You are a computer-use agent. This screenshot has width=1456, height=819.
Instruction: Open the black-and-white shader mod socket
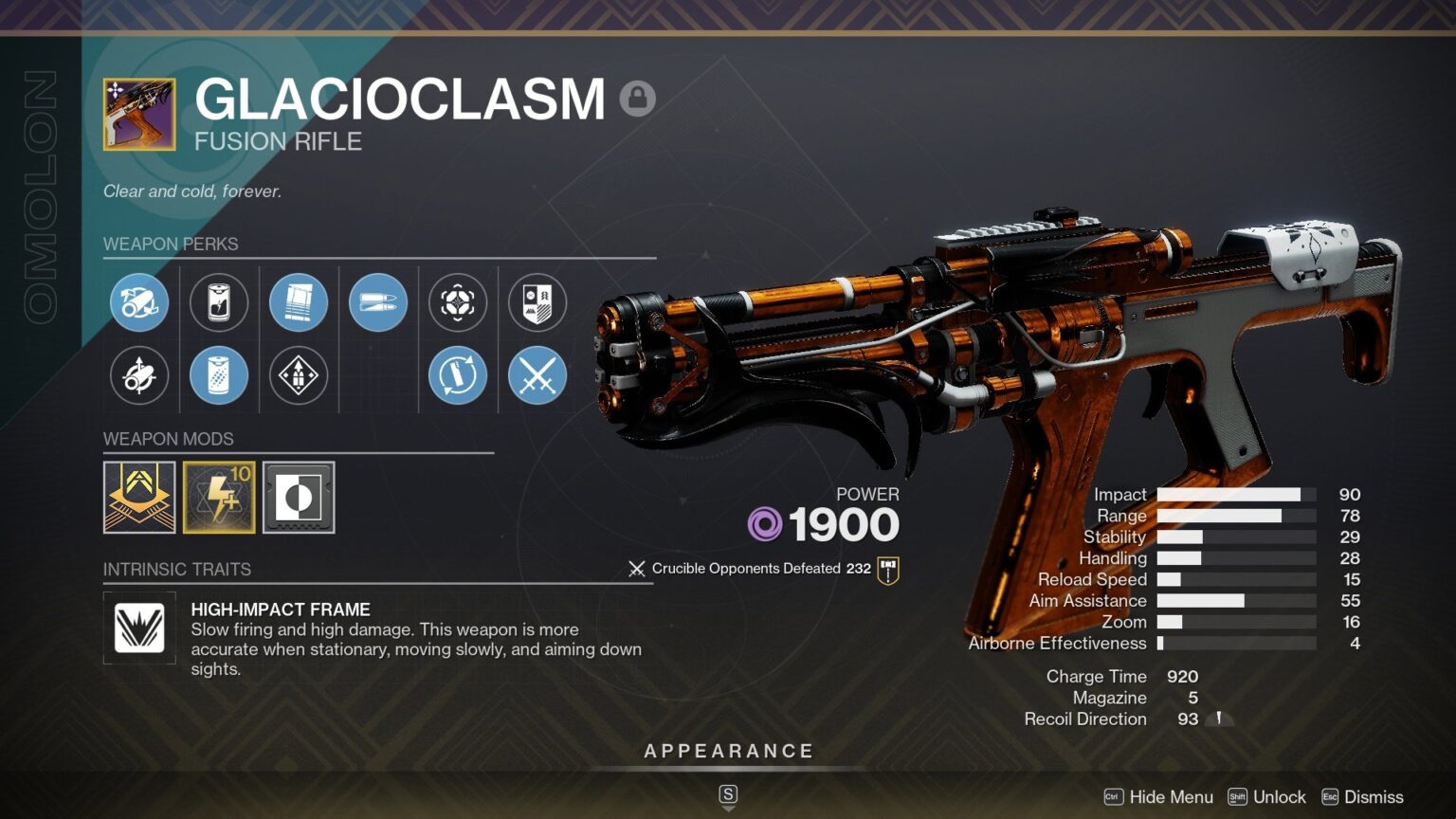(x=299, y=498)
